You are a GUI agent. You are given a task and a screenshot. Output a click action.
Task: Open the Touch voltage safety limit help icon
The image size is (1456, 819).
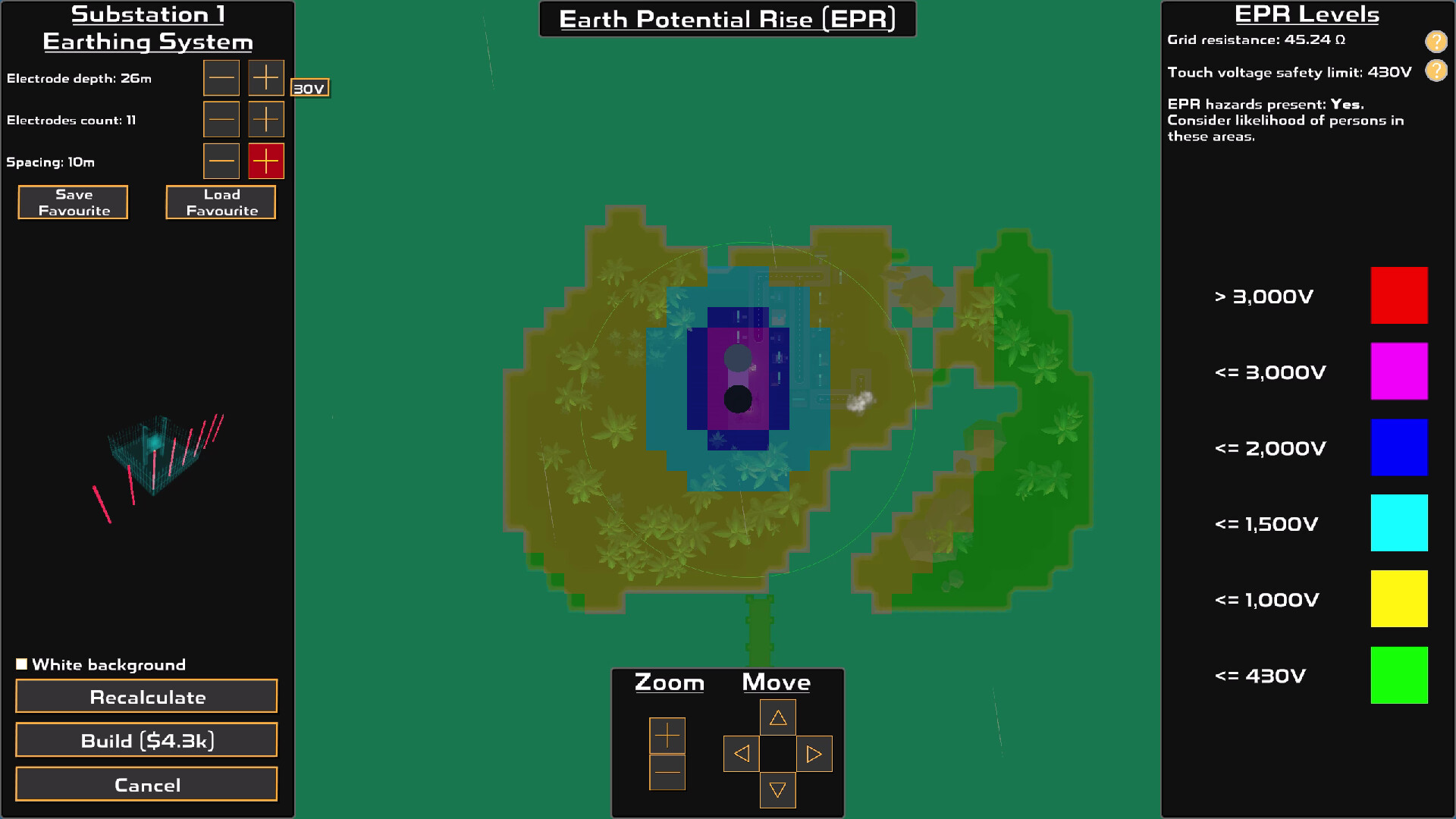pyautogui.click(x=1437, y=72)
